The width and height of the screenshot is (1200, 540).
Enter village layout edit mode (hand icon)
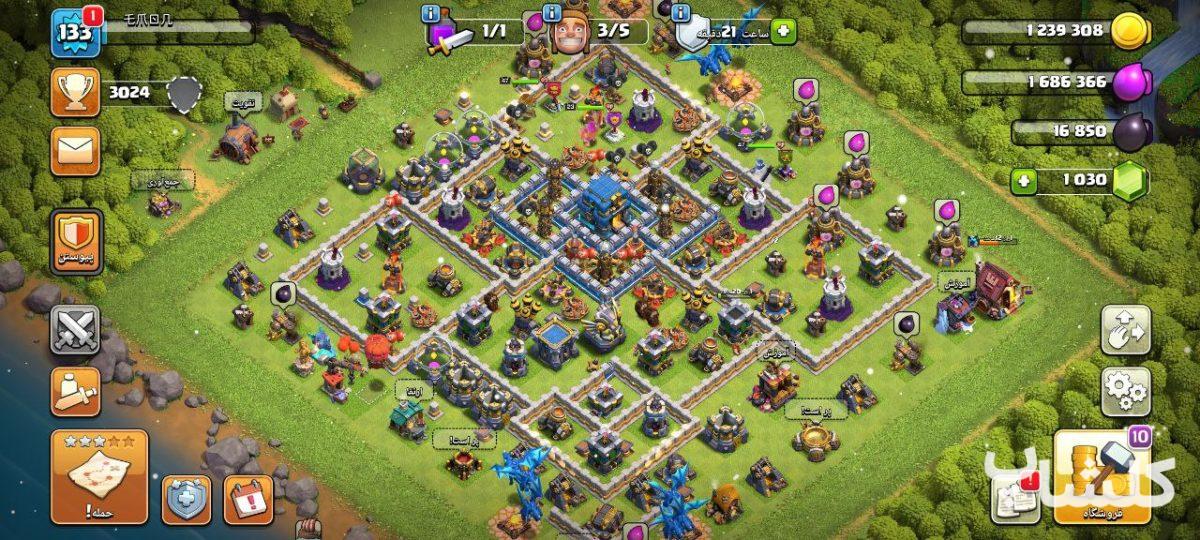pos(1125,330)
